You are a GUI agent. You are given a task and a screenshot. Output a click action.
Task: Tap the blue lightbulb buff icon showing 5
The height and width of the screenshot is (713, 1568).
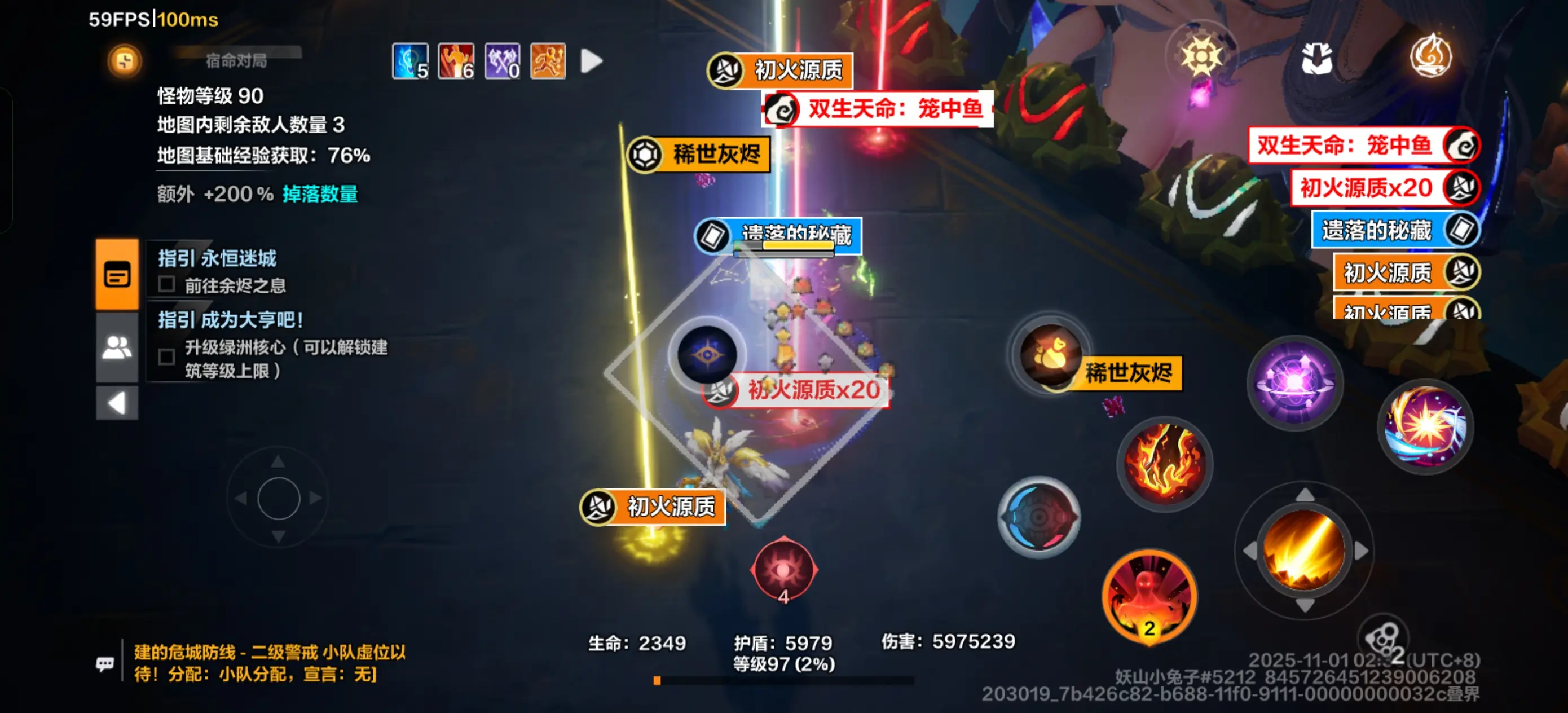click(x=409, y=61)
